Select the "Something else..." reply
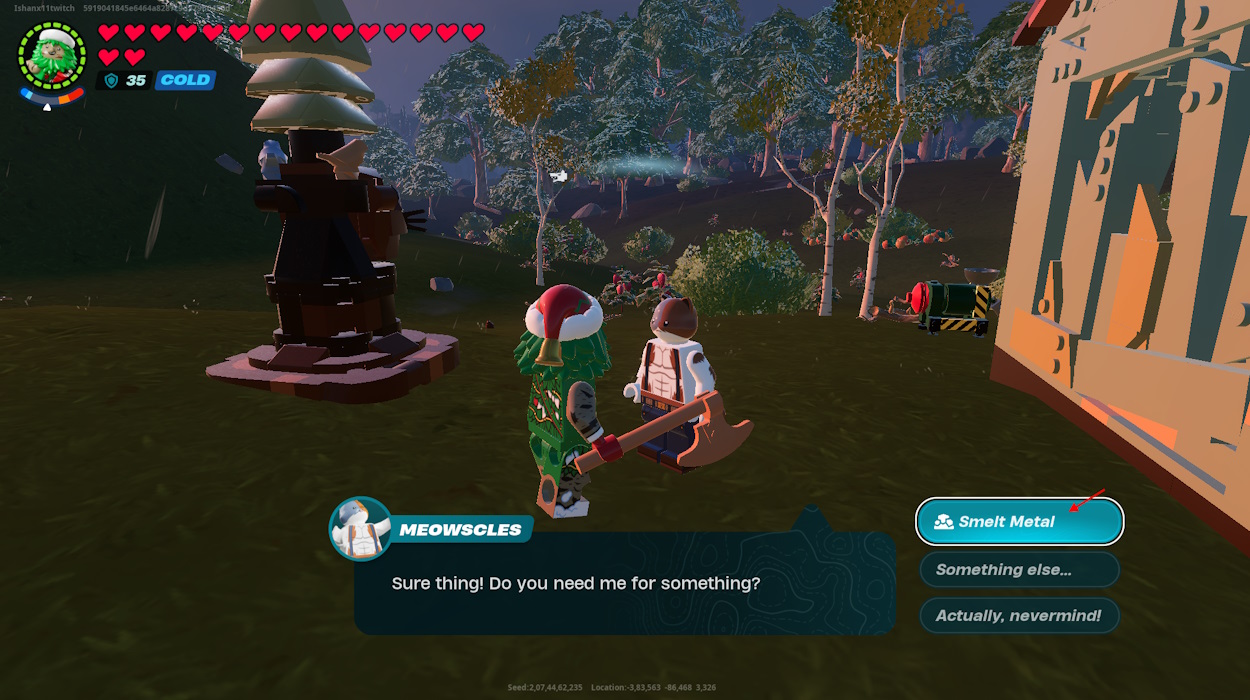The width and height of the screenshot is (1250, 700). [x=1019, y=569]
